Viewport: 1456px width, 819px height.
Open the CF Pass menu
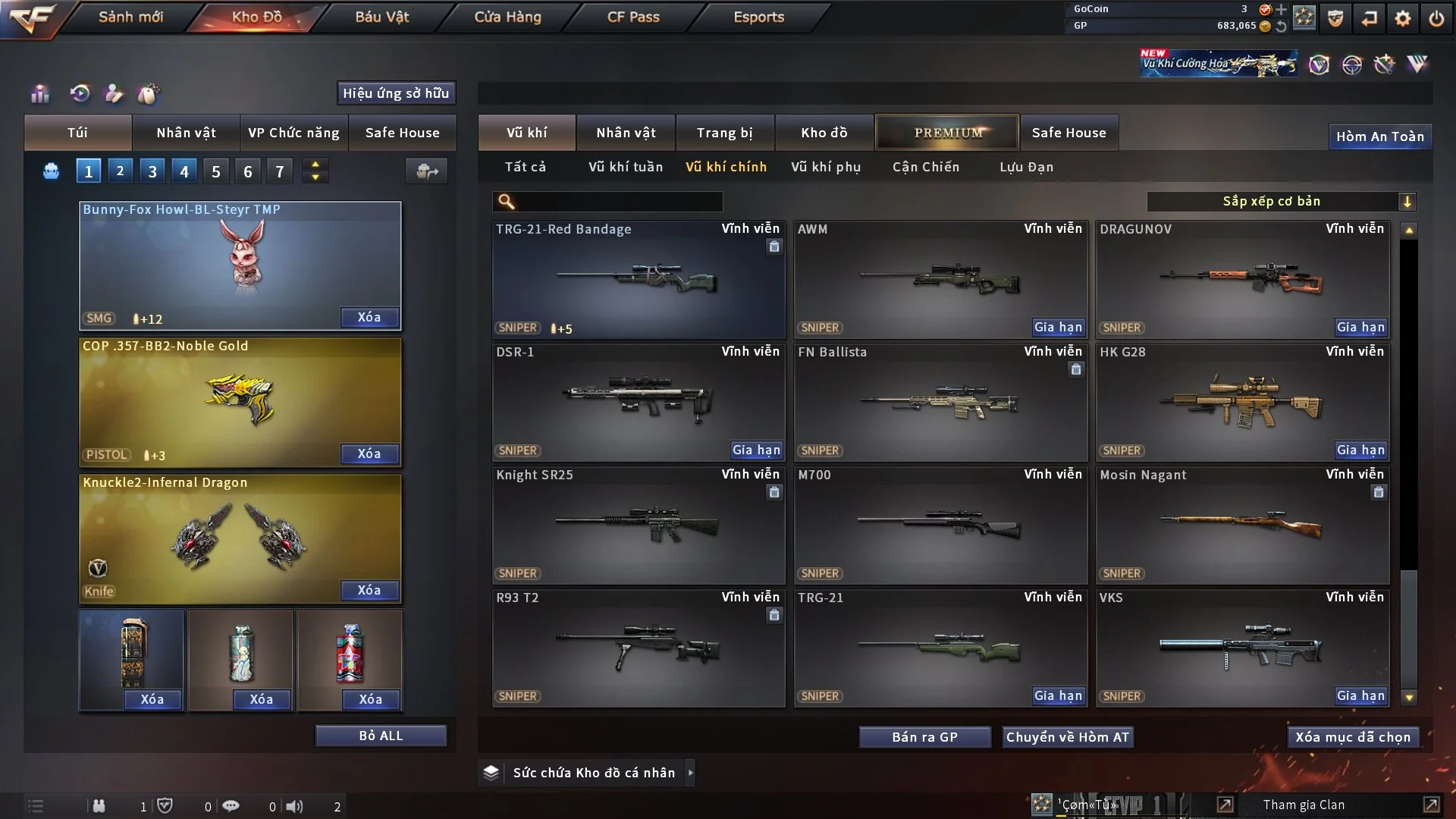tap(633, 17)
